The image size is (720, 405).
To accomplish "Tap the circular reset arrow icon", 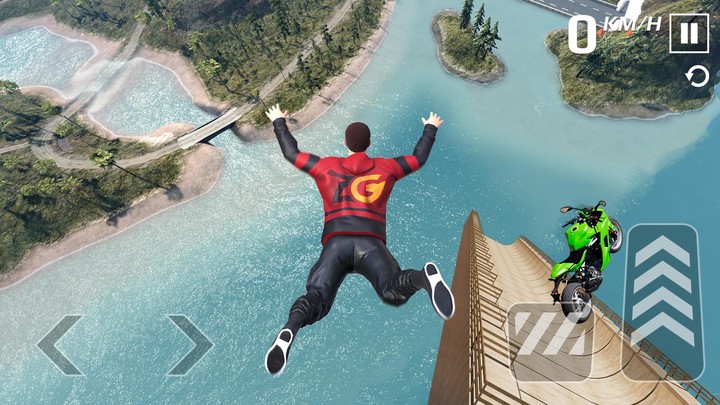I will [x=696, y=77].
